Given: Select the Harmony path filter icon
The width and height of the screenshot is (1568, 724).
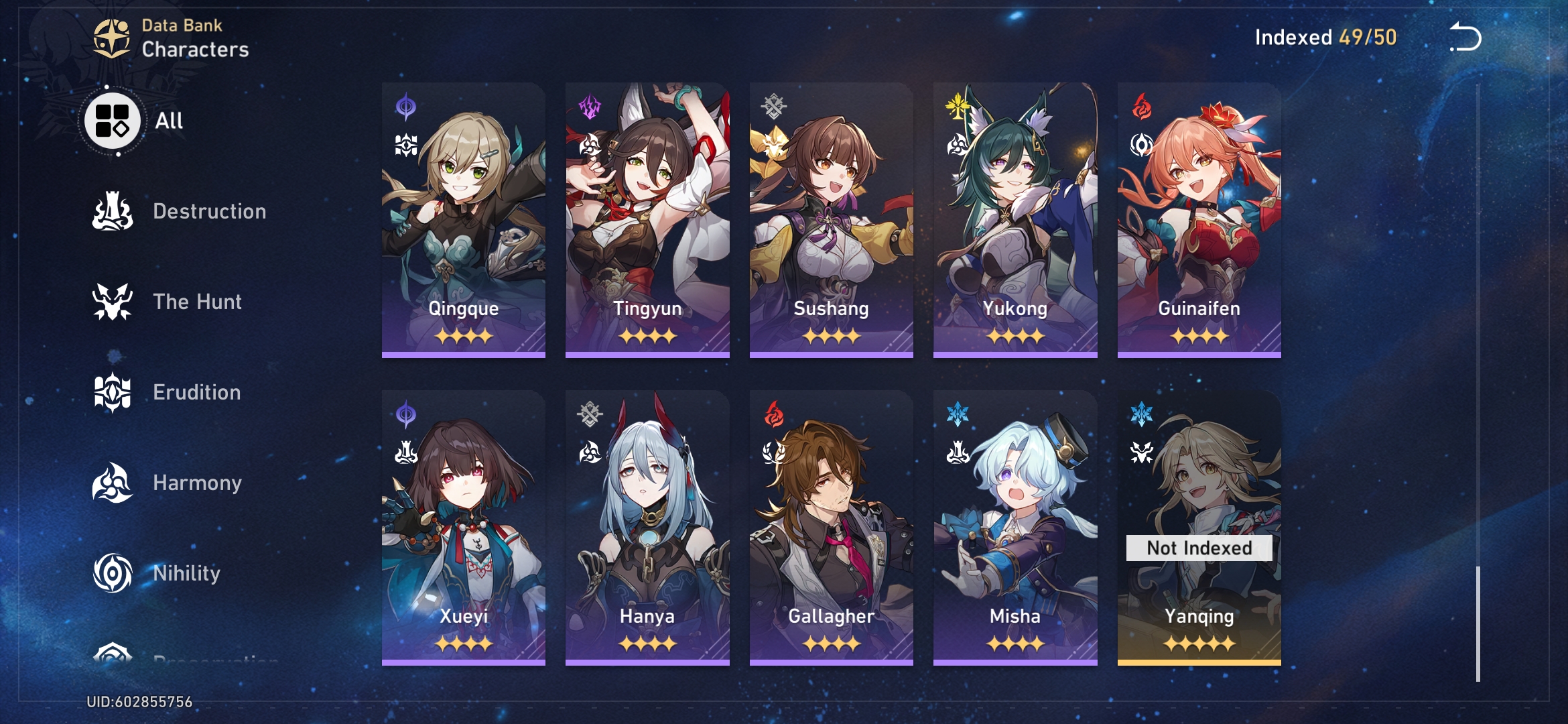Looking at the screenshot, I should pos(111,482).
